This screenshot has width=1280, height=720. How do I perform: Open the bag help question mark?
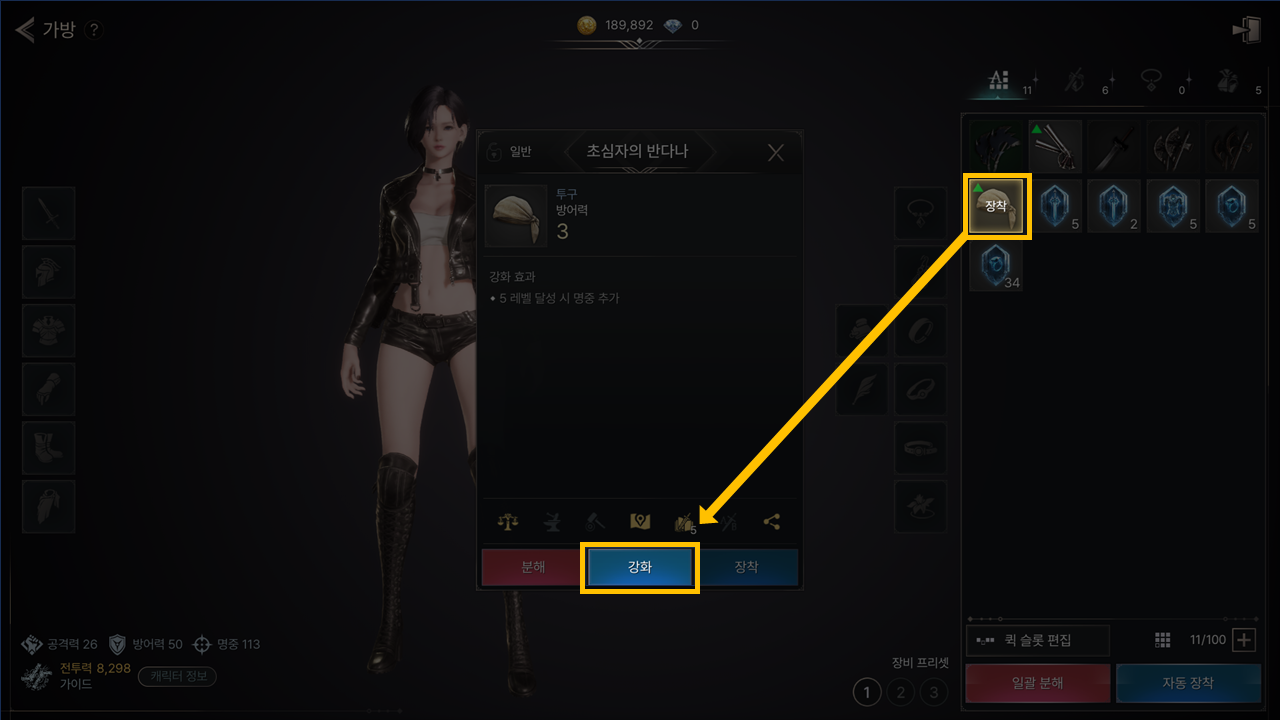(x=94, y=30)
